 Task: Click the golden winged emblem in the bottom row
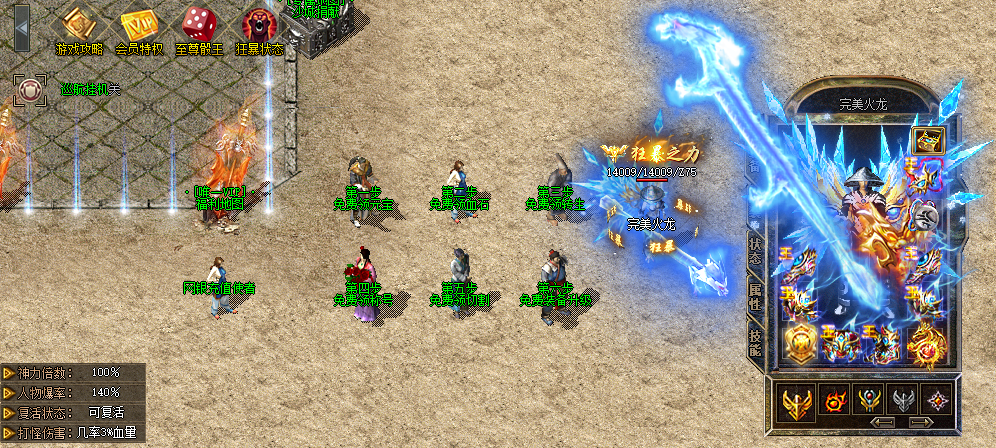[x=799, y=402]
